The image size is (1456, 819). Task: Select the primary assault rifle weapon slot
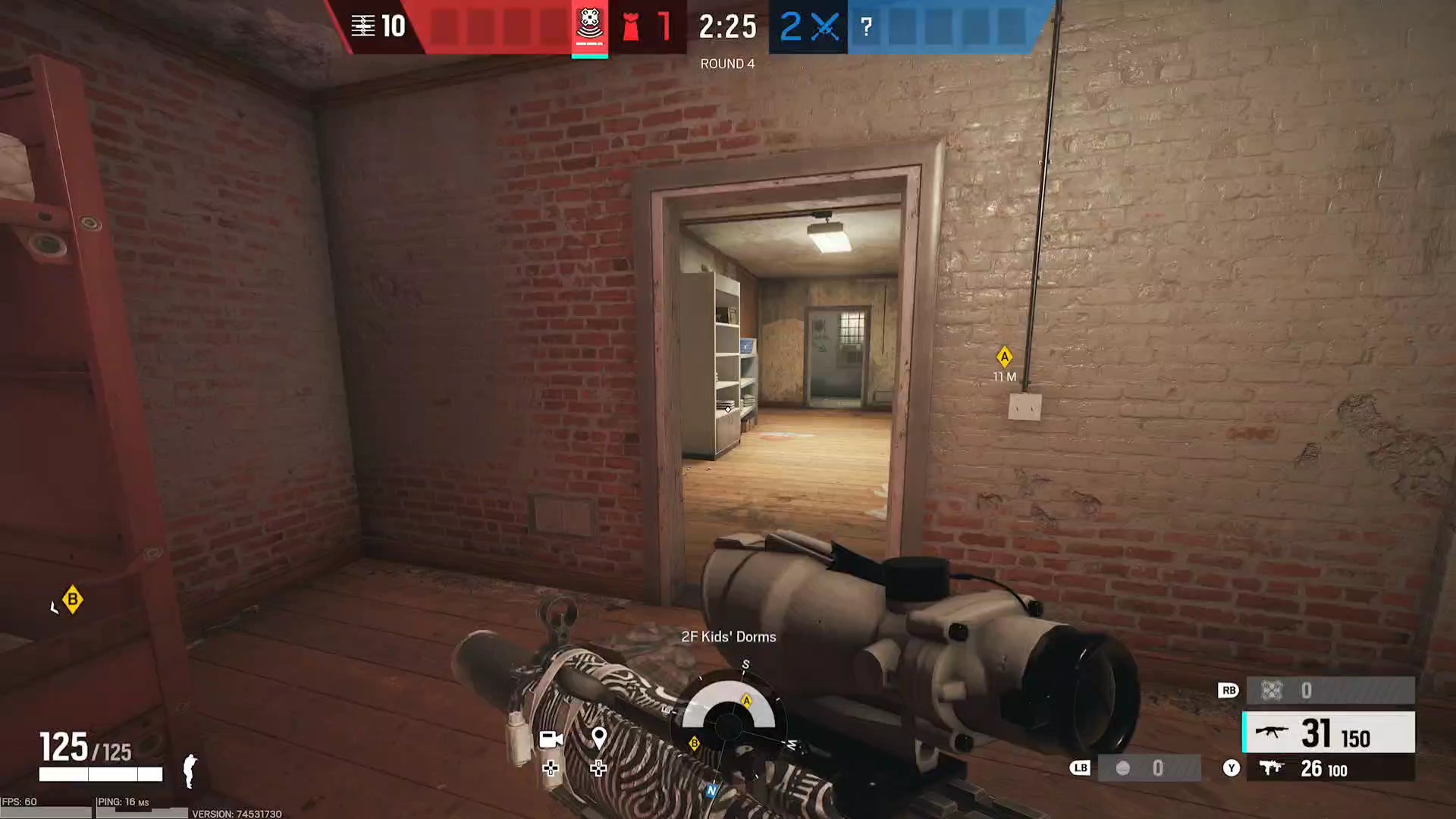click(1329, 733)
